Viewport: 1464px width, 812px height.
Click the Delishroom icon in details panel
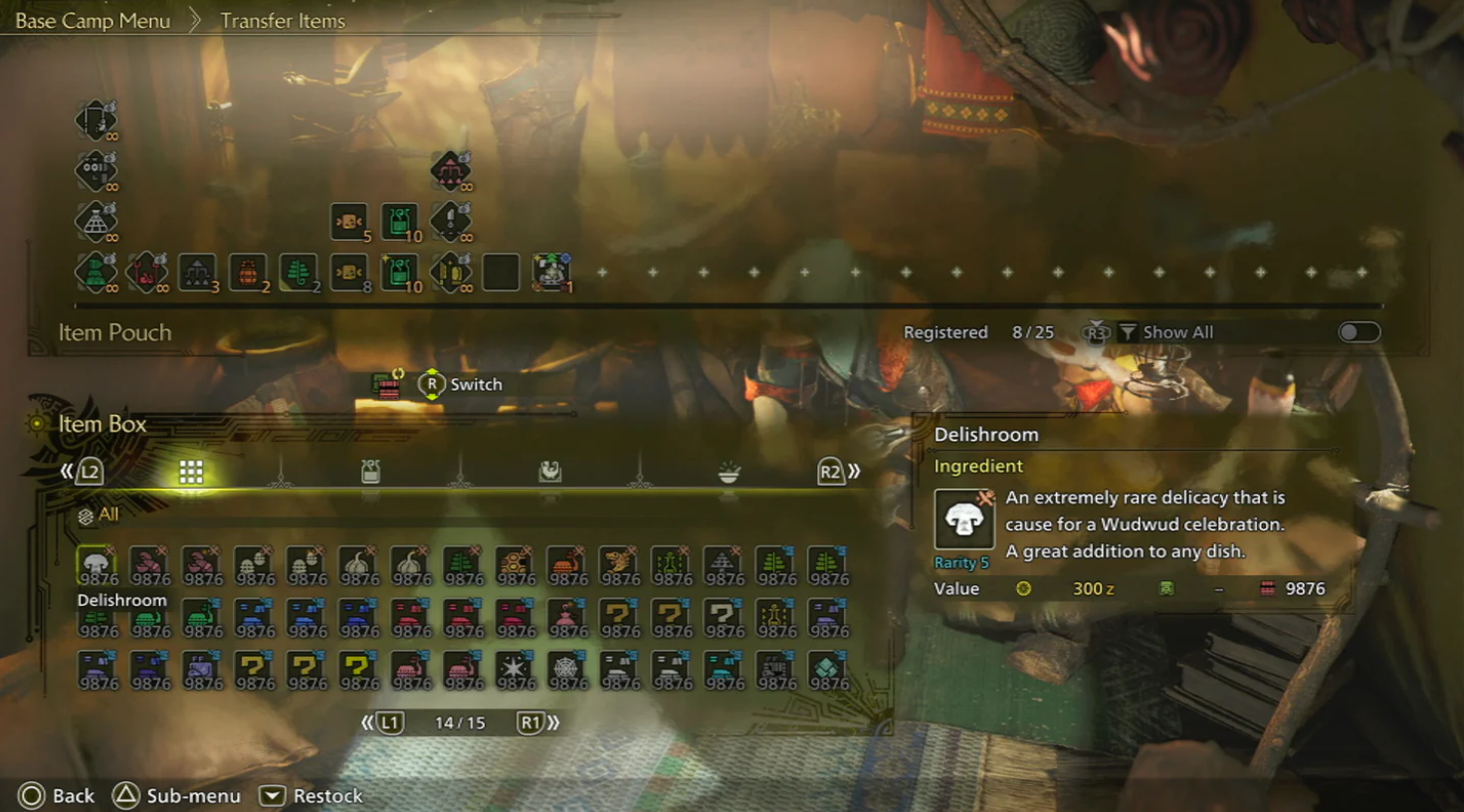963,519
